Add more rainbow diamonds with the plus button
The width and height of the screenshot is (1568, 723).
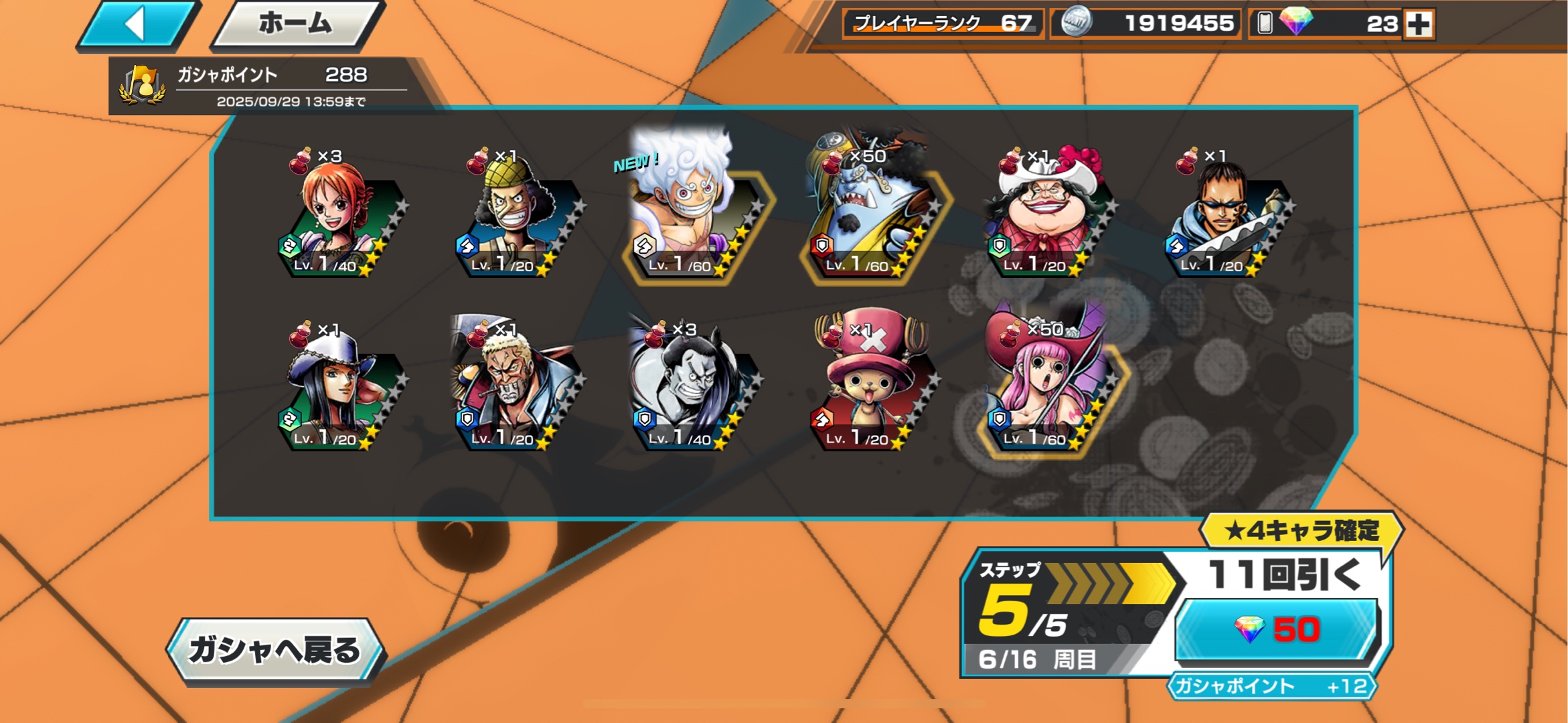[1419, 24]
